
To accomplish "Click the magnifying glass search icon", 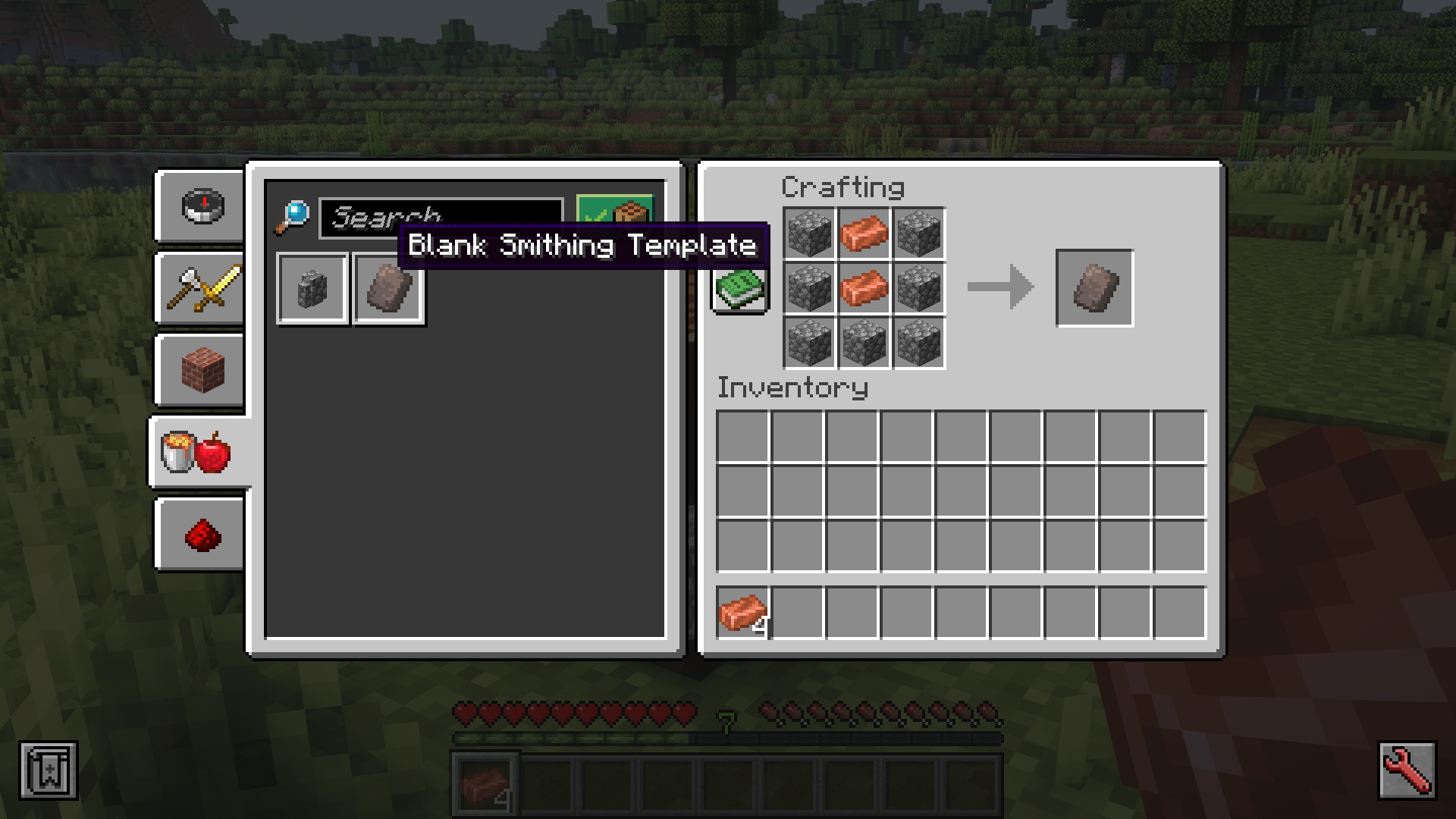I will click(x=294, y=216).
